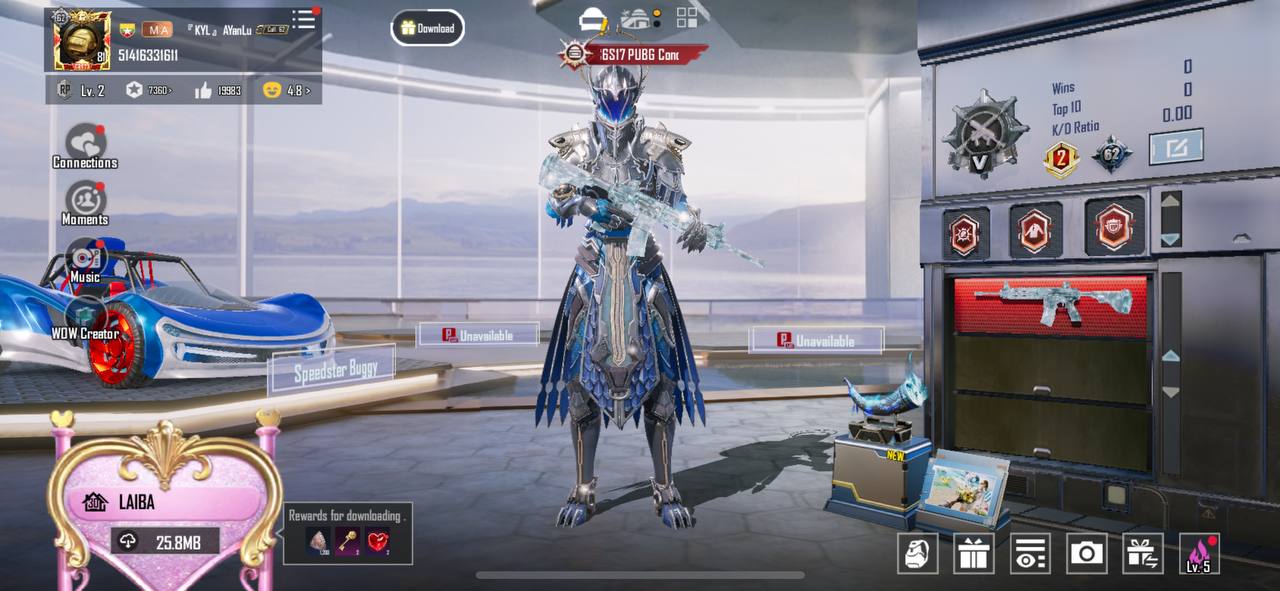Switch to the helmet tab at top
The height and width of the screenshot is (591, 1280).
tap(593, 18)
